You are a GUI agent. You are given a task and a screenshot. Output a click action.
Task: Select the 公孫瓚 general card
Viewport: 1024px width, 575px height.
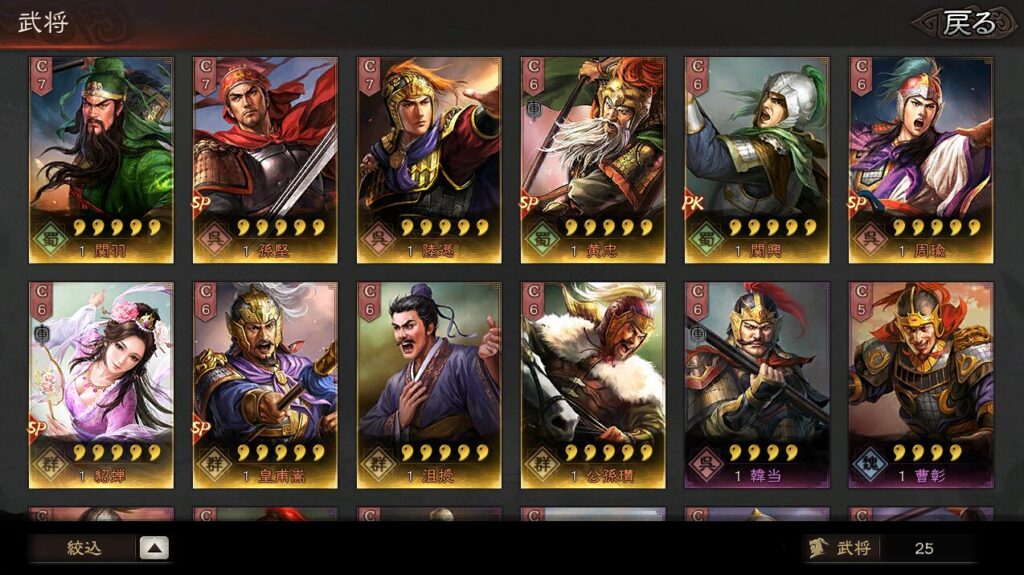coord(593,385)
